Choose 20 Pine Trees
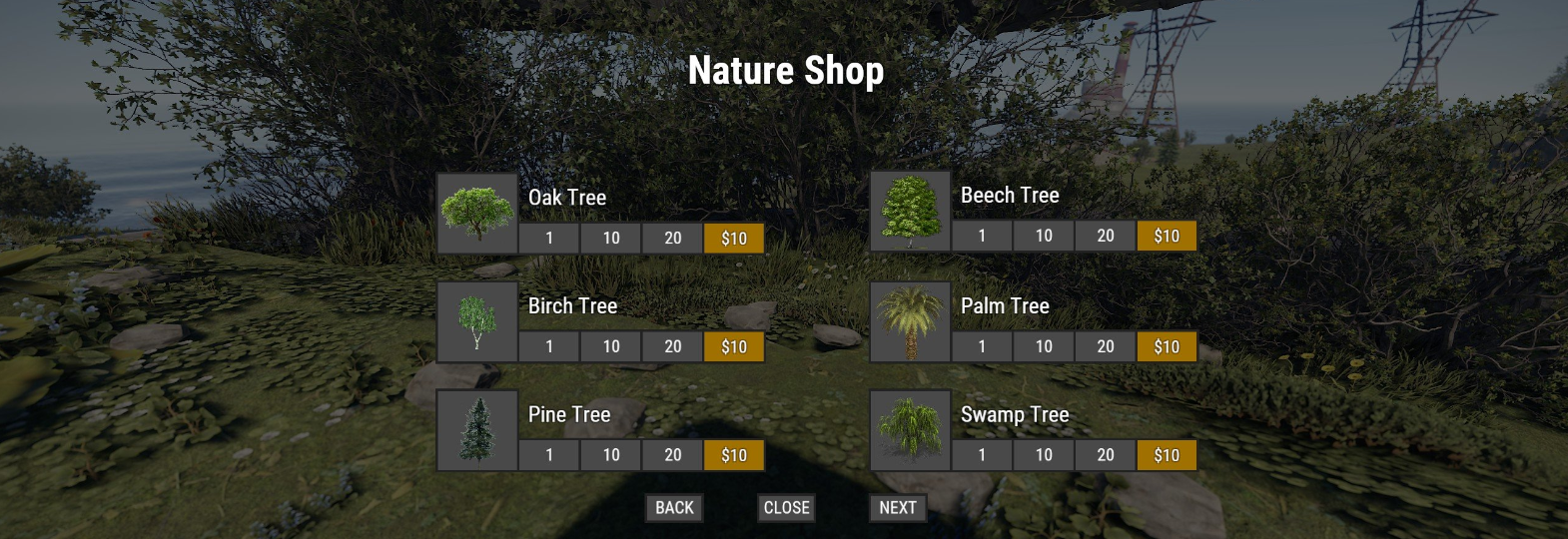1568x539 pixels. pos(673,455)
